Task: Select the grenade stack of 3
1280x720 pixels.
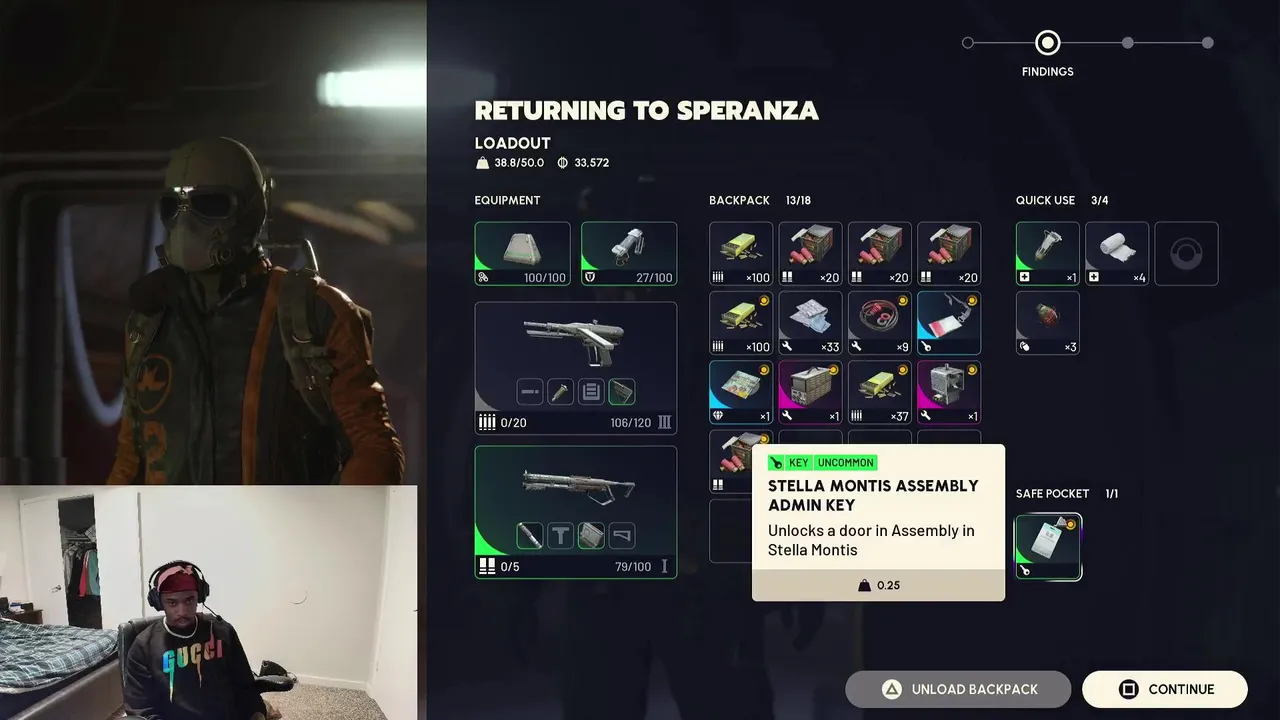Action: [x=1048, y=323]
